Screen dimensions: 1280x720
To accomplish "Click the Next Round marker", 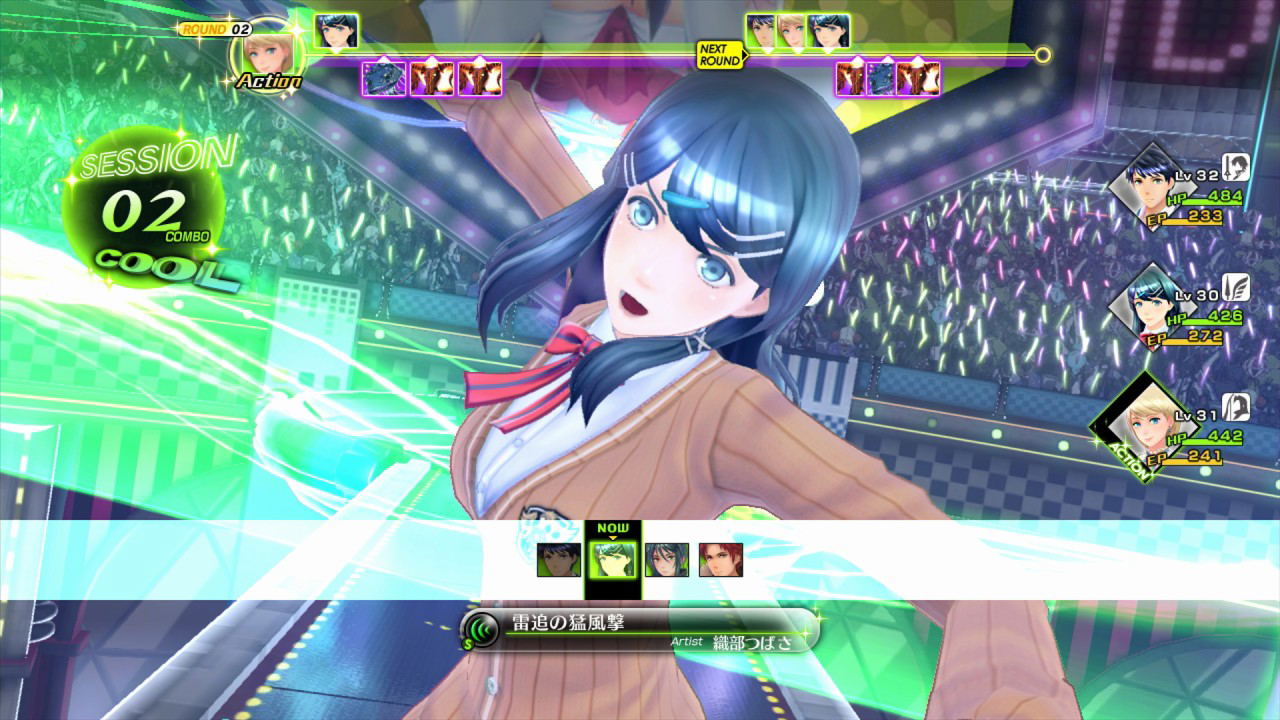I will click(x=720, y=54).
